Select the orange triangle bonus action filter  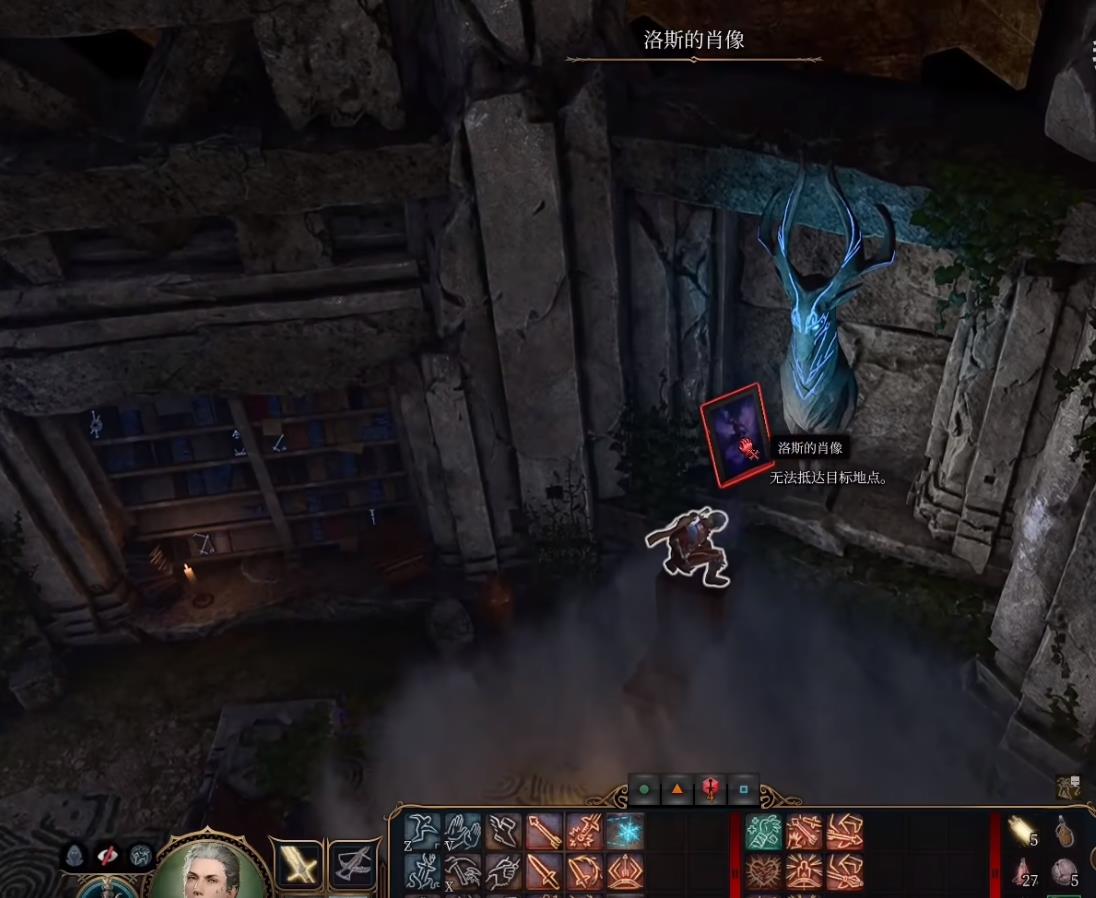click(677, 789)
